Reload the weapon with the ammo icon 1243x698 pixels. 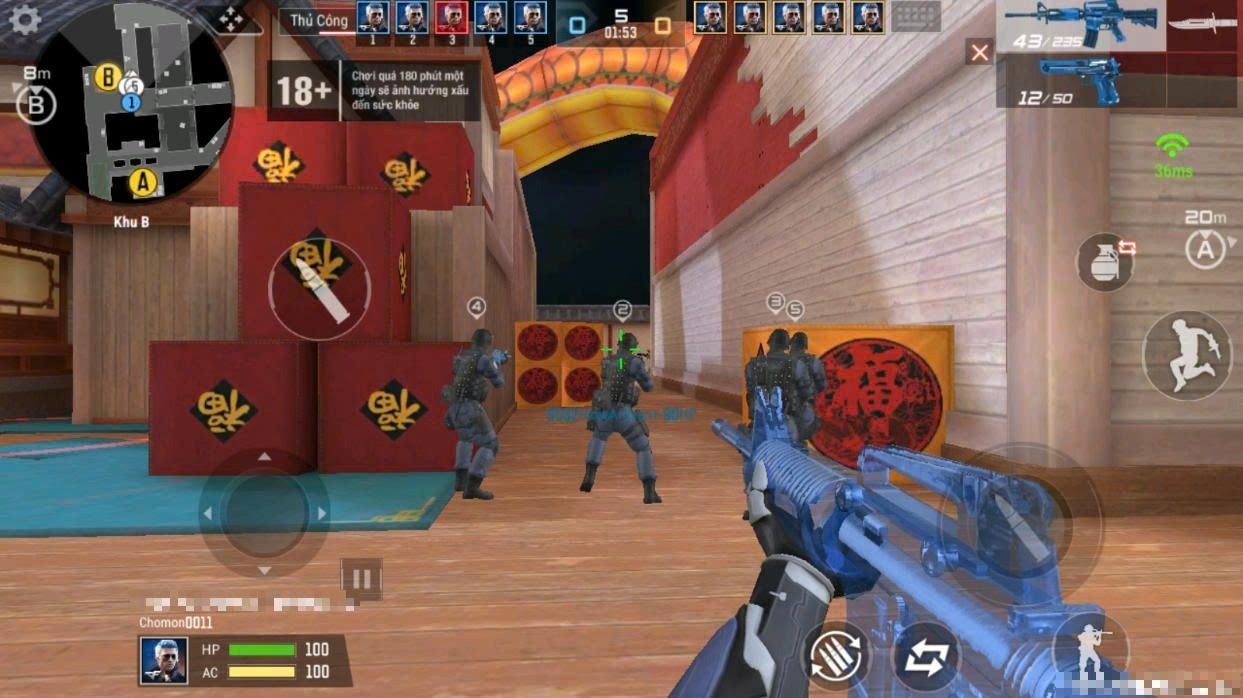click(835, 655)
